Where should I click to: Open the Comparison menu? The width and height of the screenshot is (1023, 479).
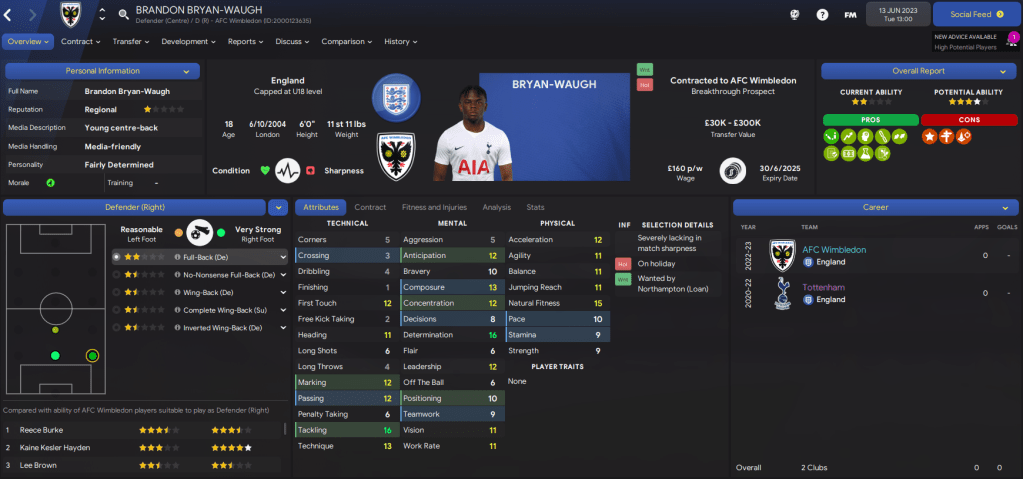[346, 42]
